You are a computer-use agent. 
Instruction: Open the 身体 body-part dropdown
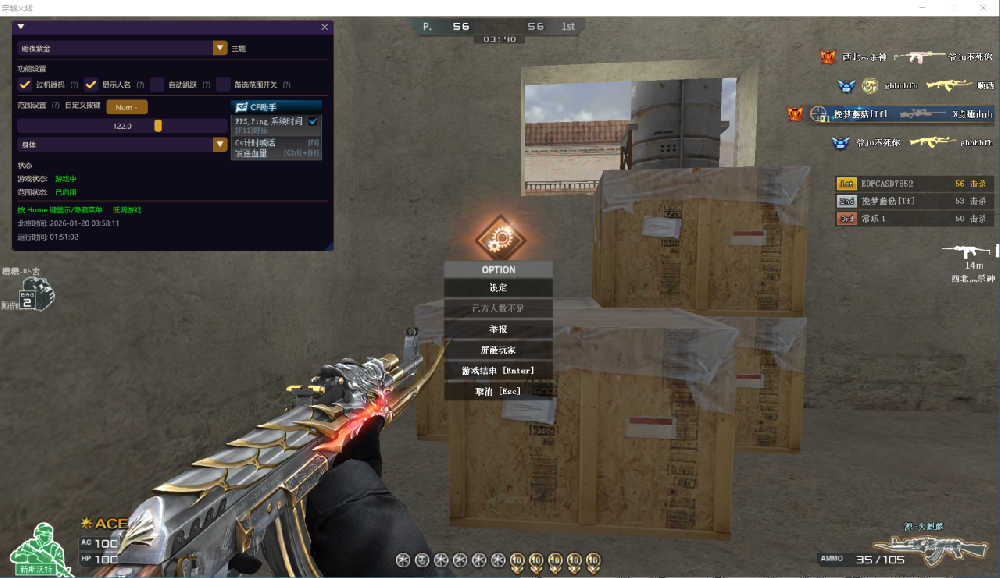220,144
